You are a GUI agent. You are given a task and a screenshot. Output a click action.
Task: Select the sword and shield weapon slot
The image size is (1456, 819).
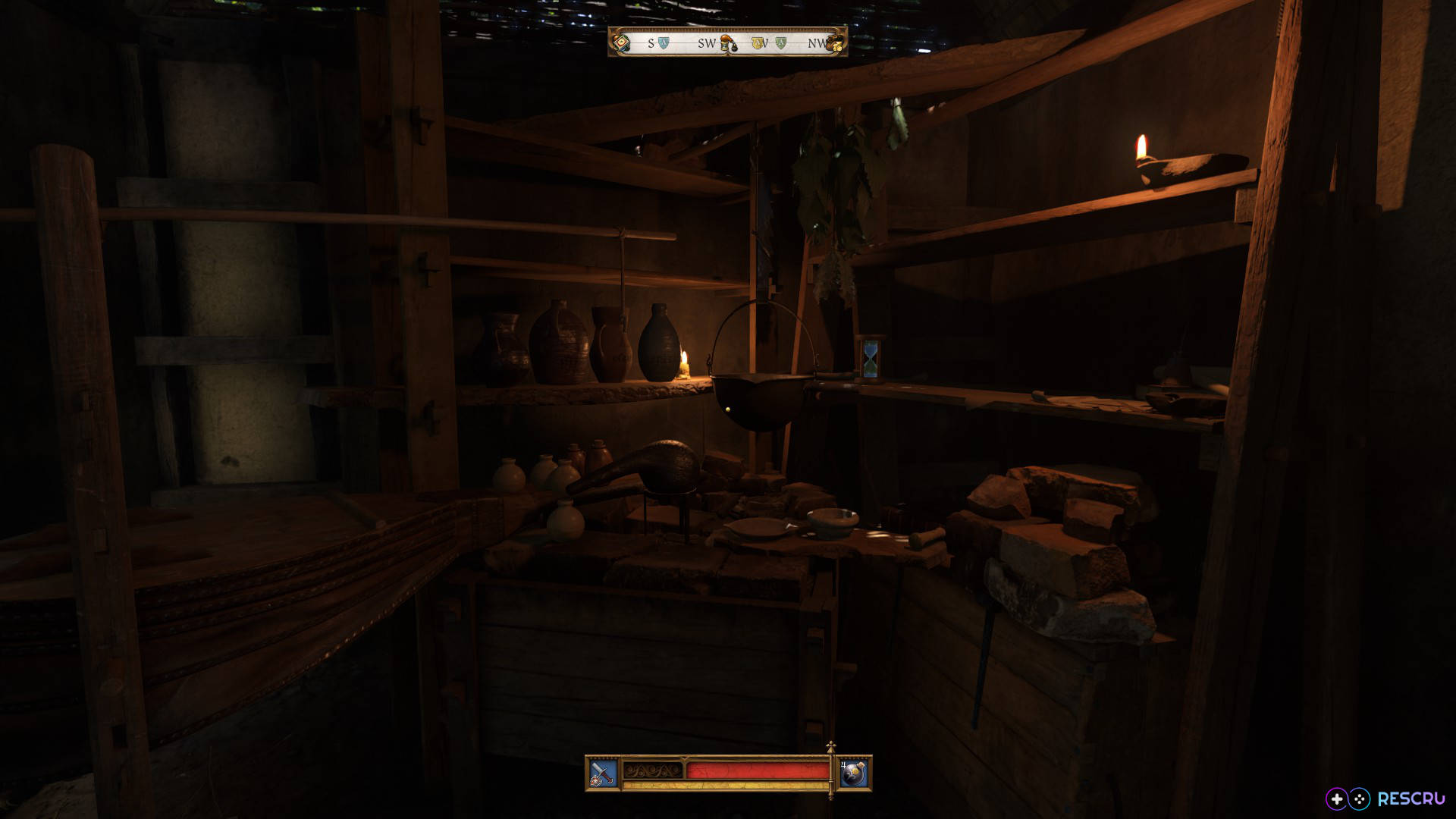(604, 773)
